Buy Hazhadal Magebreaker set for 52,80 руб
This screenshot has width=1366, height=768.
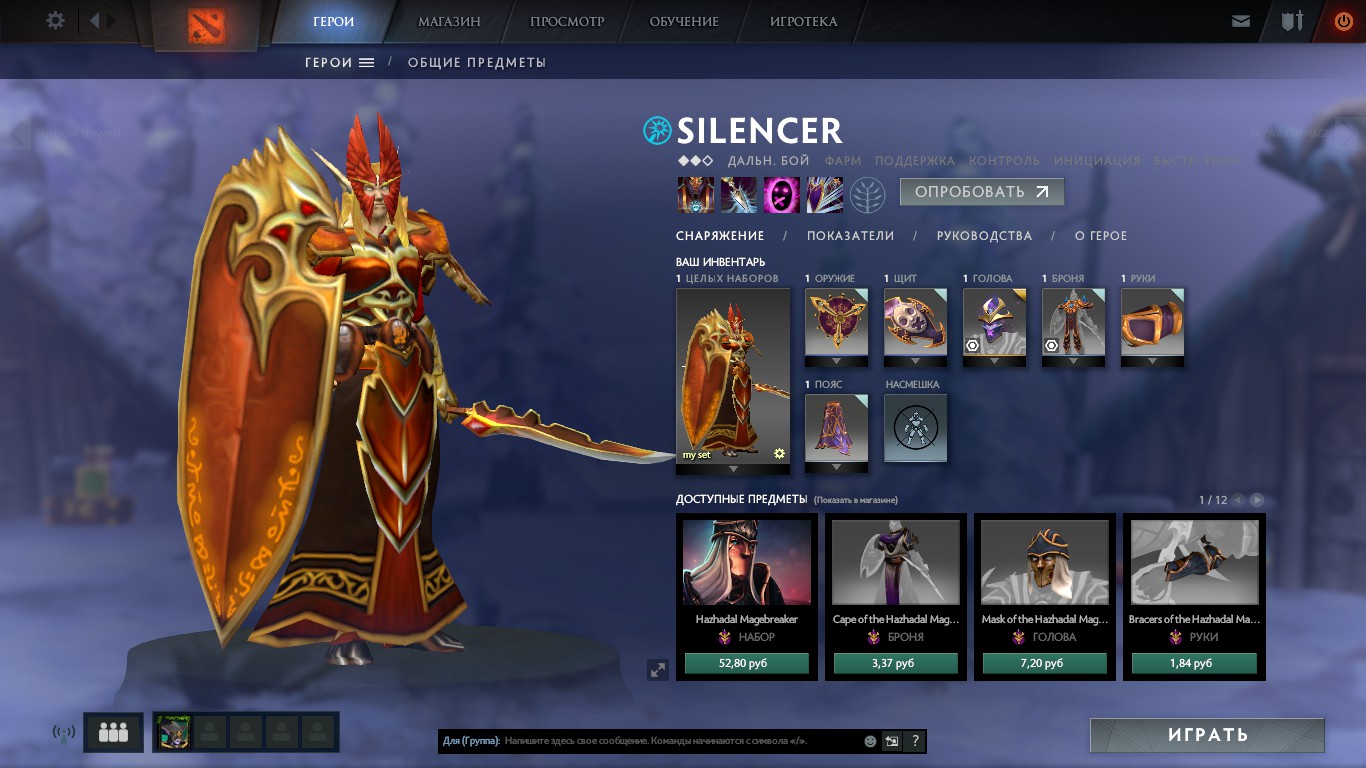[x=746, y=663]
